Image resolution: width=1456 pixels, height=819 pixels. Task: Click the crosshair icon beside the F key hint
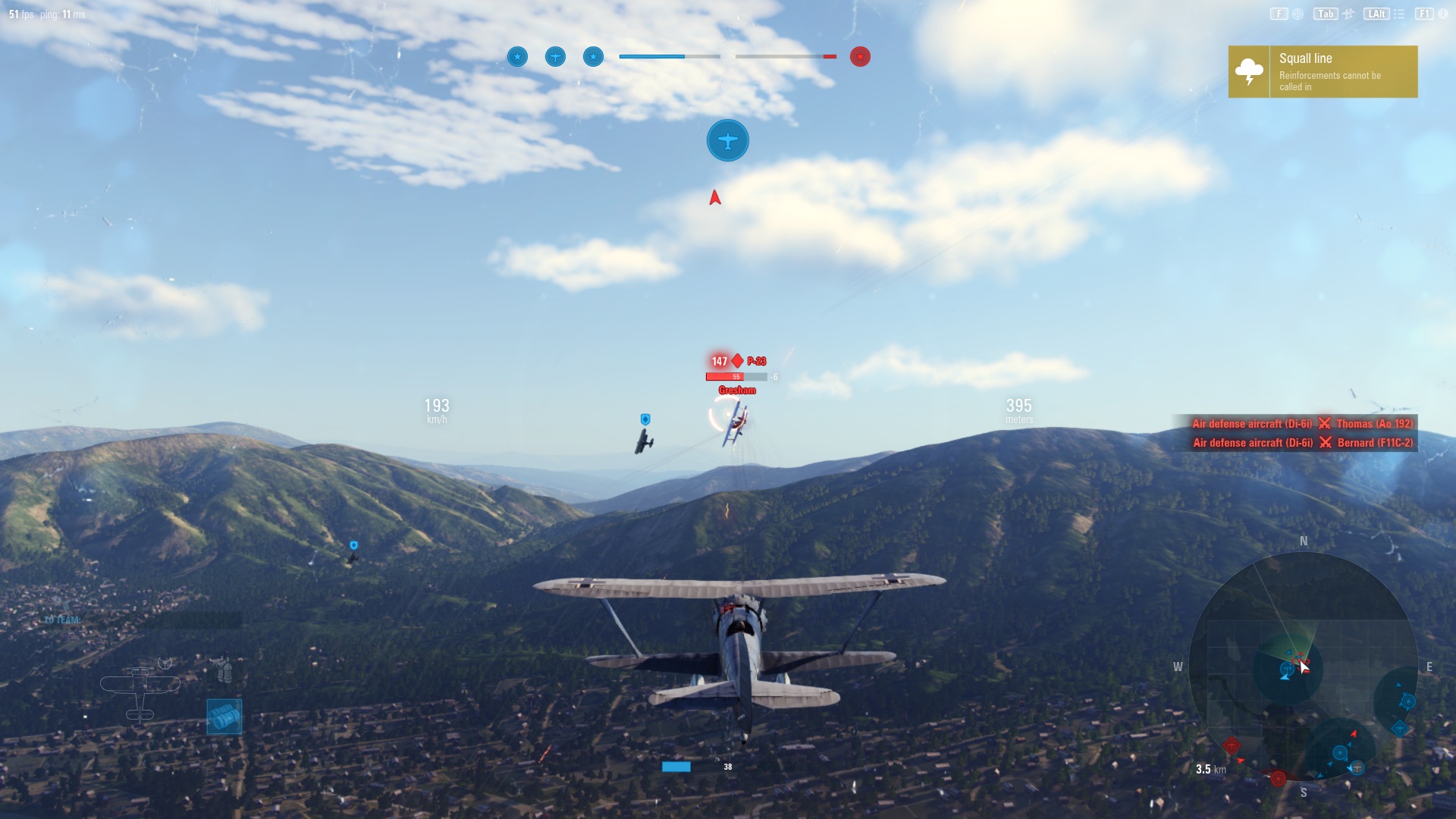coord(1296,13)
